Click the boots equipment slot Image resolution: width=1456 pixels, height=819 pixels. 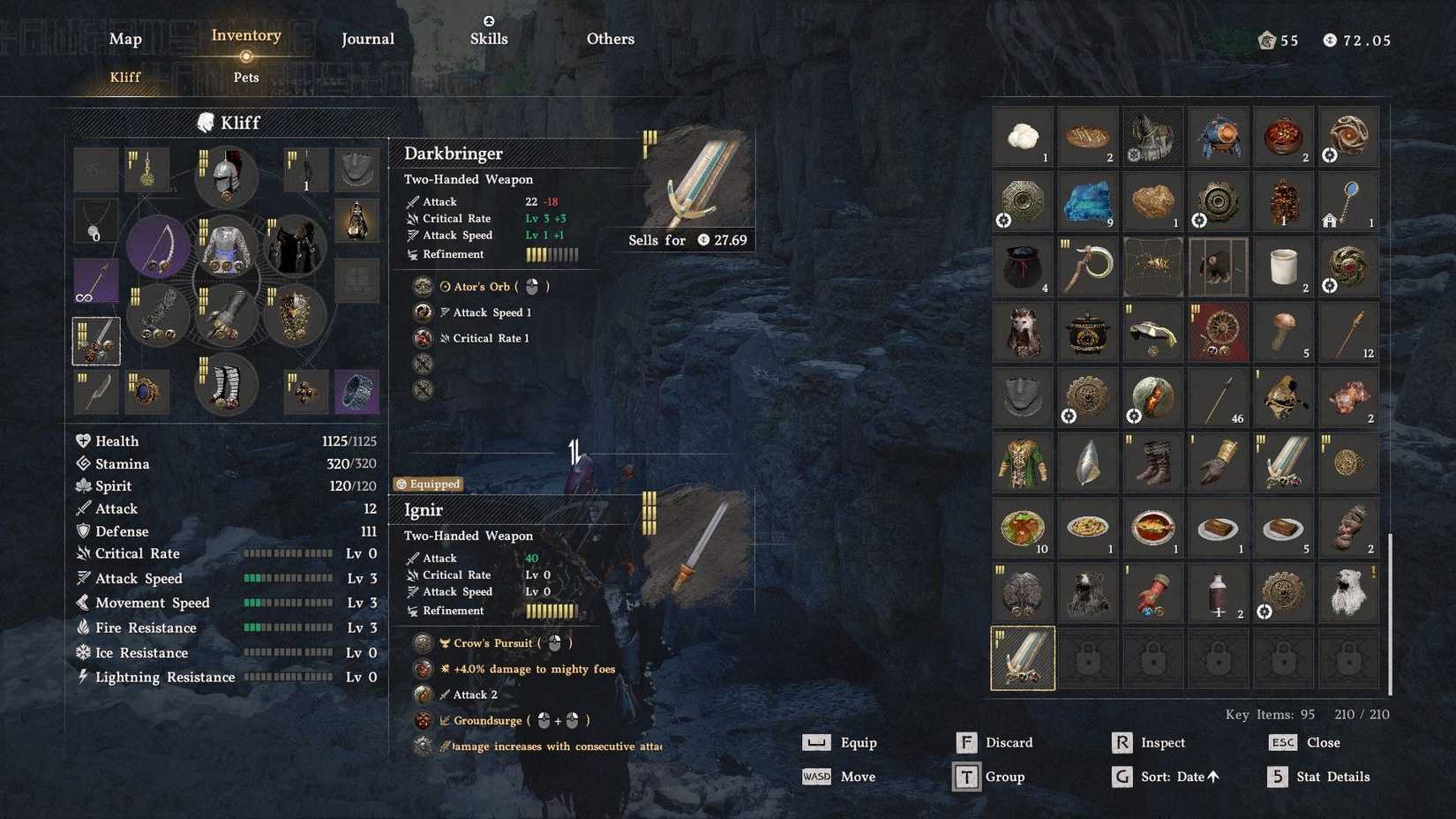[226, 385]
